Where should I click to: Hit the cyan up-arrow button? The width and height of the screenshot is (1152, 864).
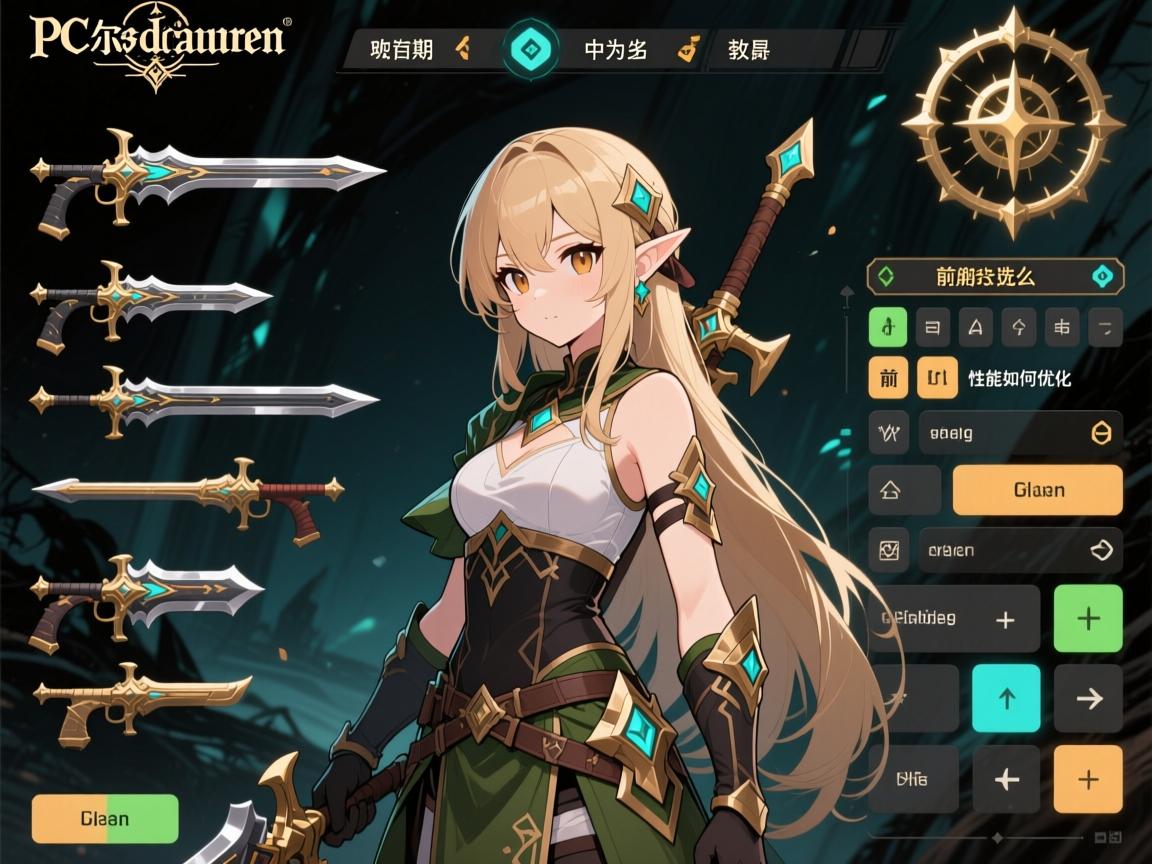click(1006, 698)
